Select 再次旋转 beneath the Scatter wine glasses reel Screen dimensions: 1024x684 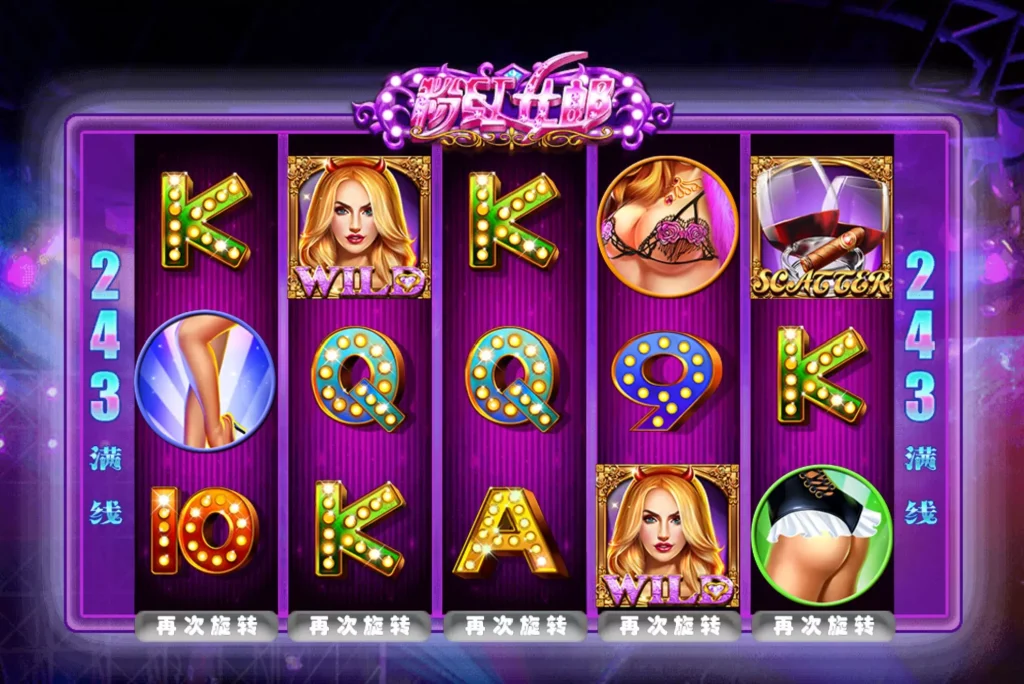tap(822, 626)
